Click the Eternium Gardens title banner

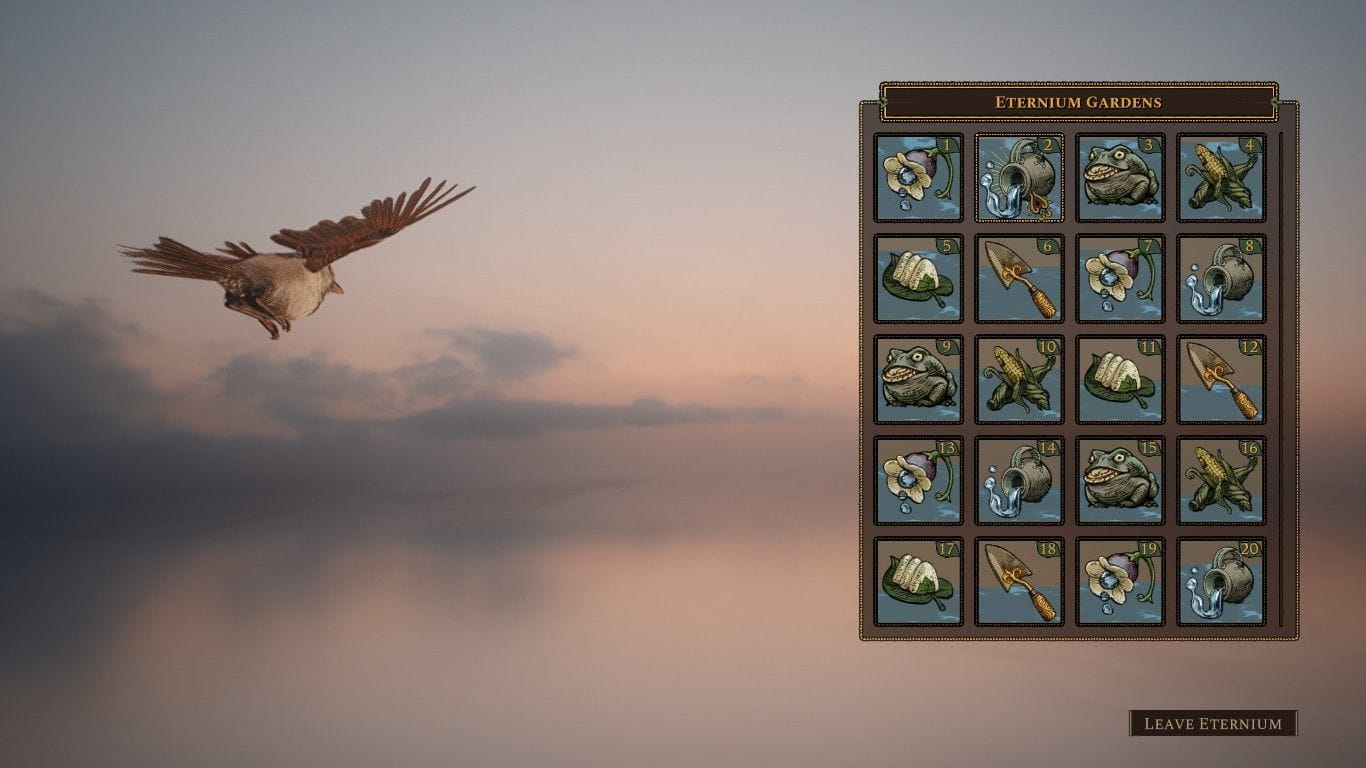coord(1078,101)
